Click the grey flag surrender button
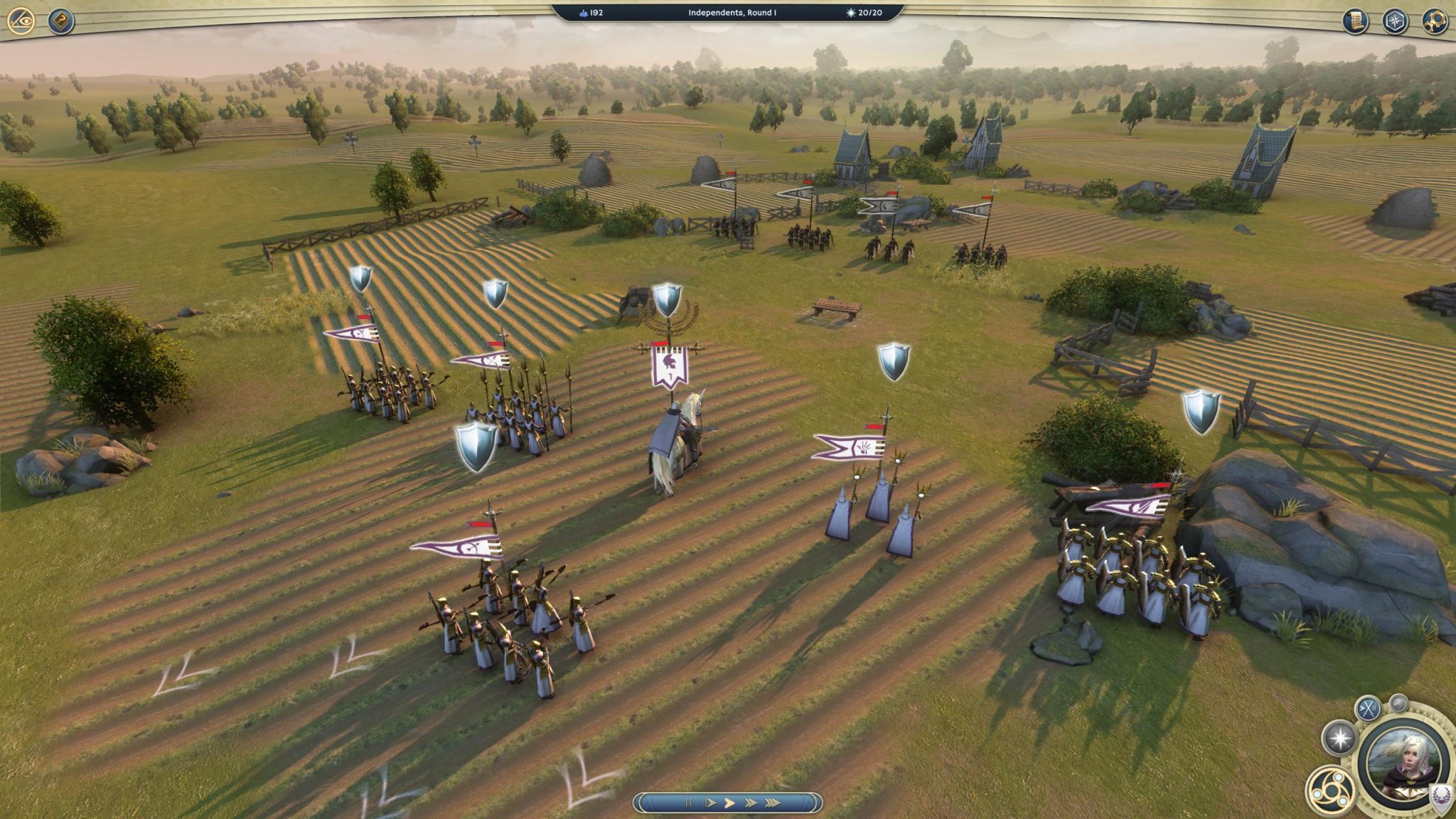 click(1398, 703)
